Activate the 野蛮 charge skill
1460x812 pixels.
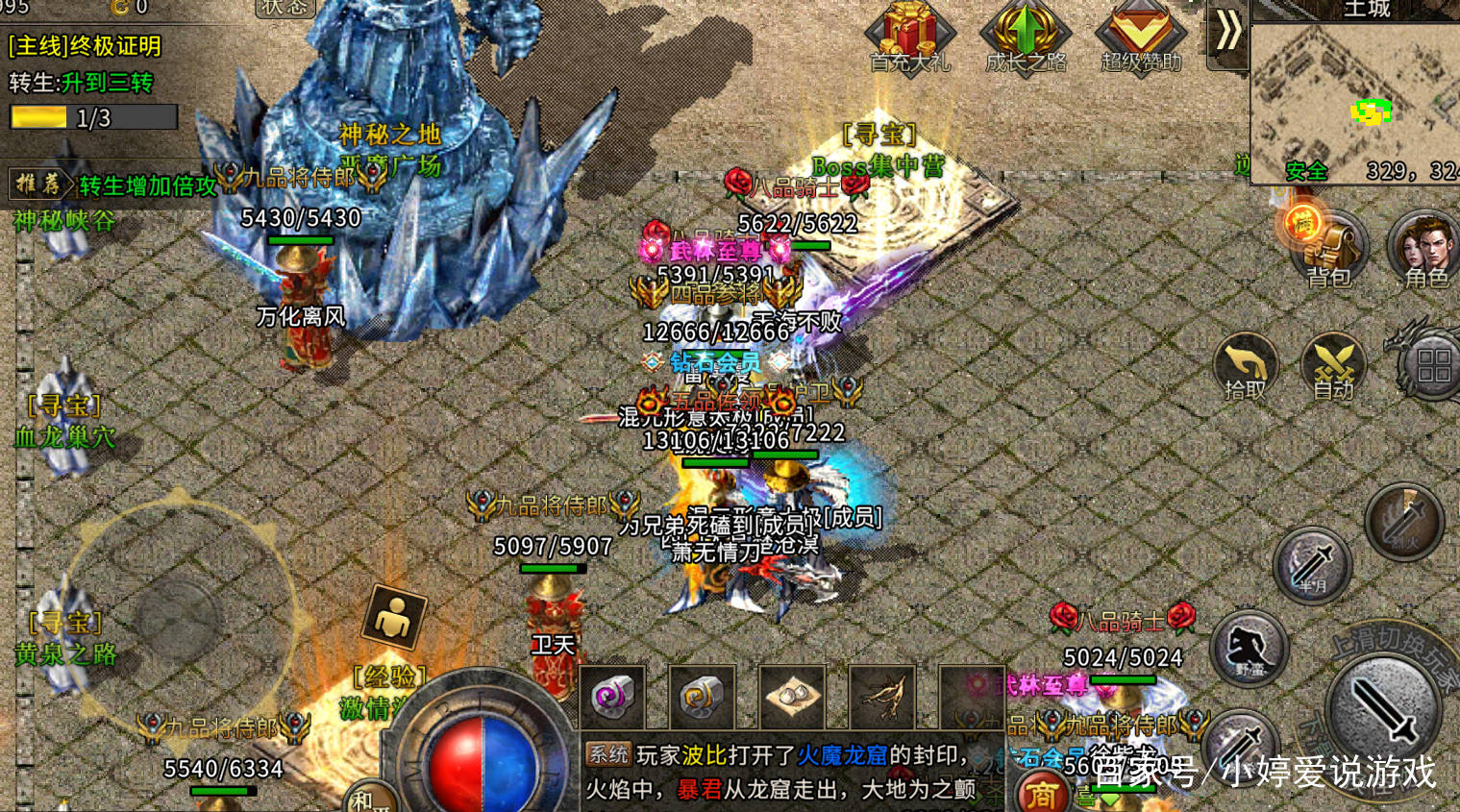[1250, 649]
